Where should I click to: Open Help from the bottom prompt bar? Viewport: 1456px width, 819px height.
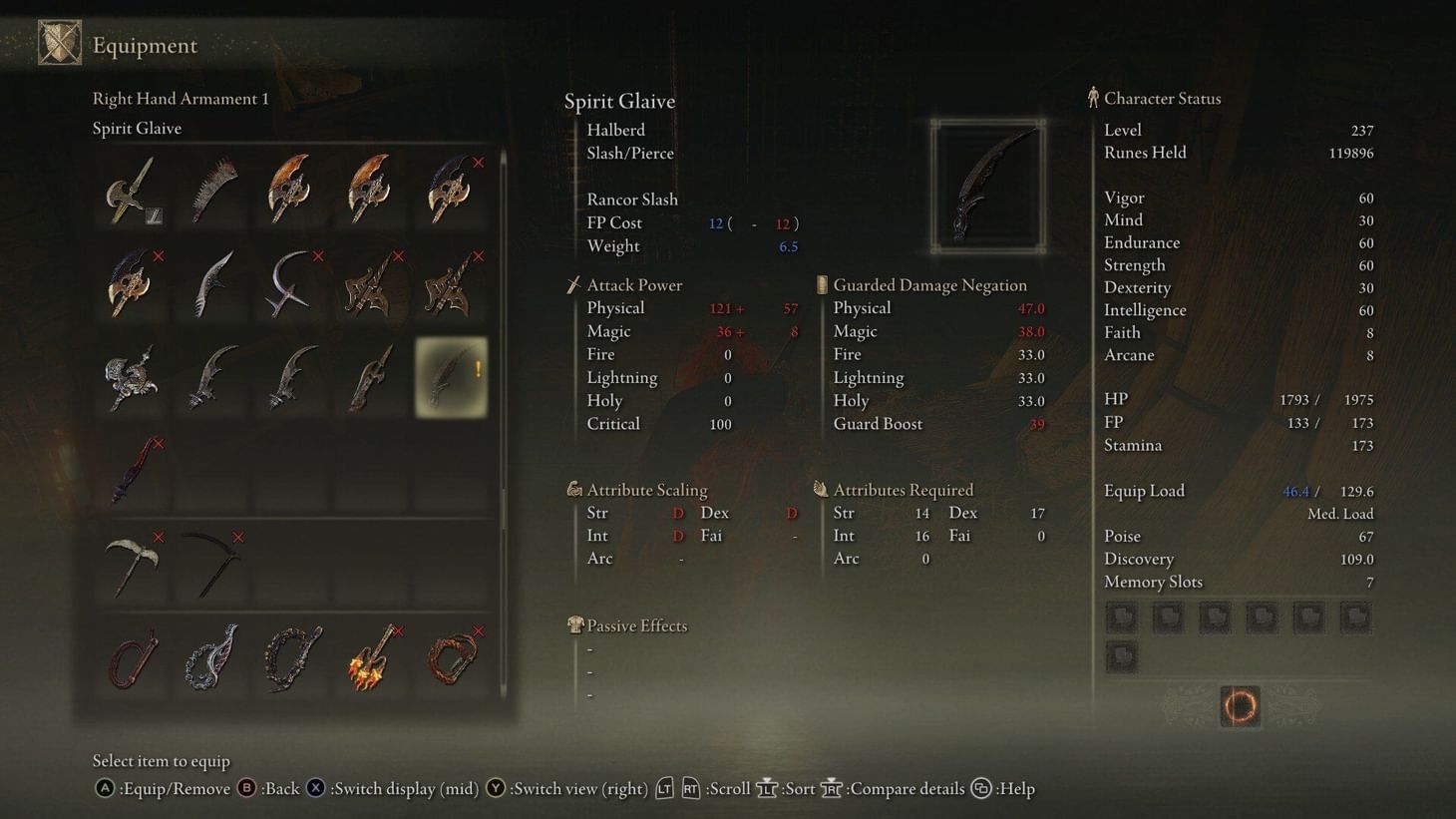[979, 788]
